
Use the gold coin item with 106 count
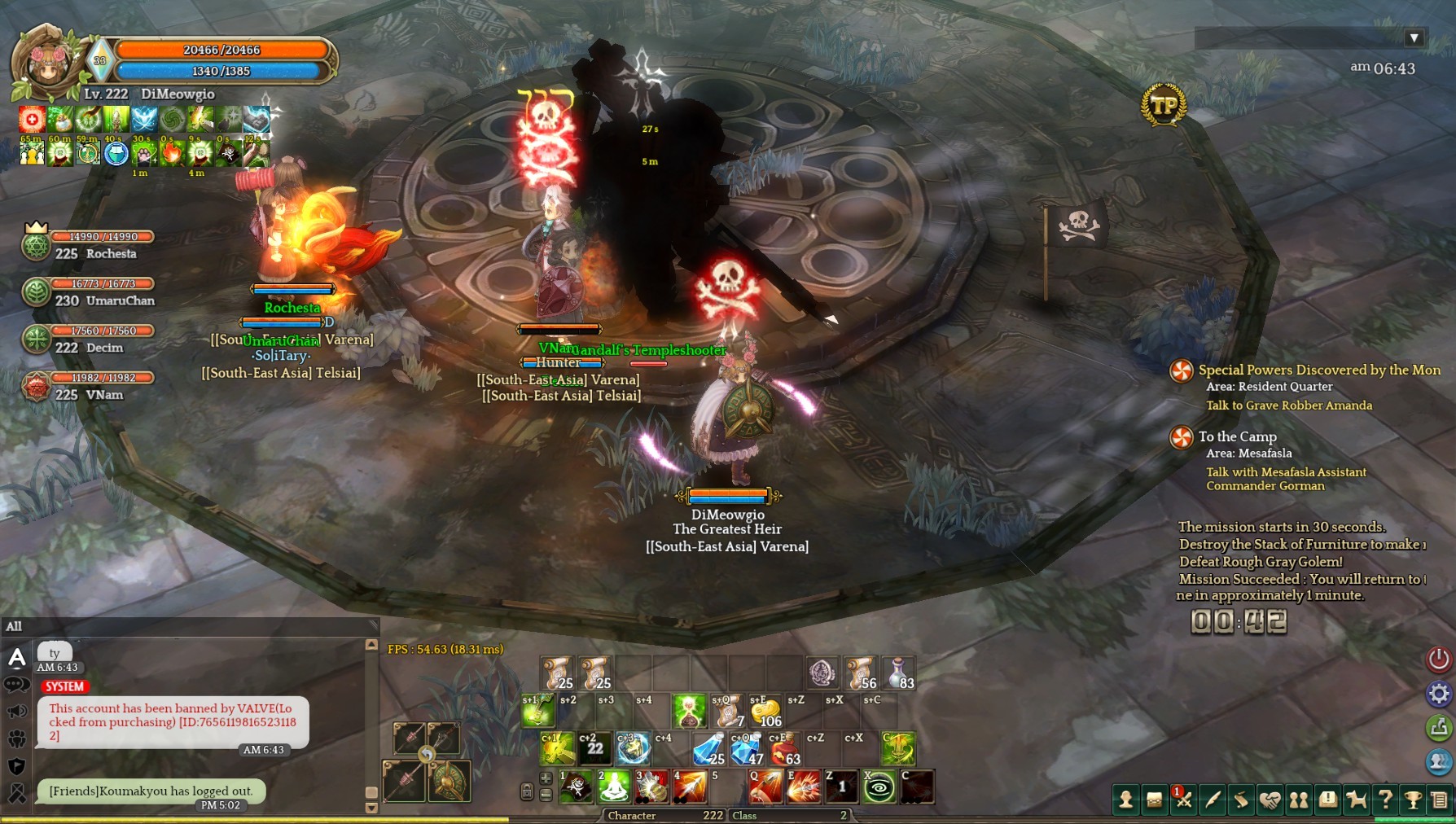pos(765,712)
